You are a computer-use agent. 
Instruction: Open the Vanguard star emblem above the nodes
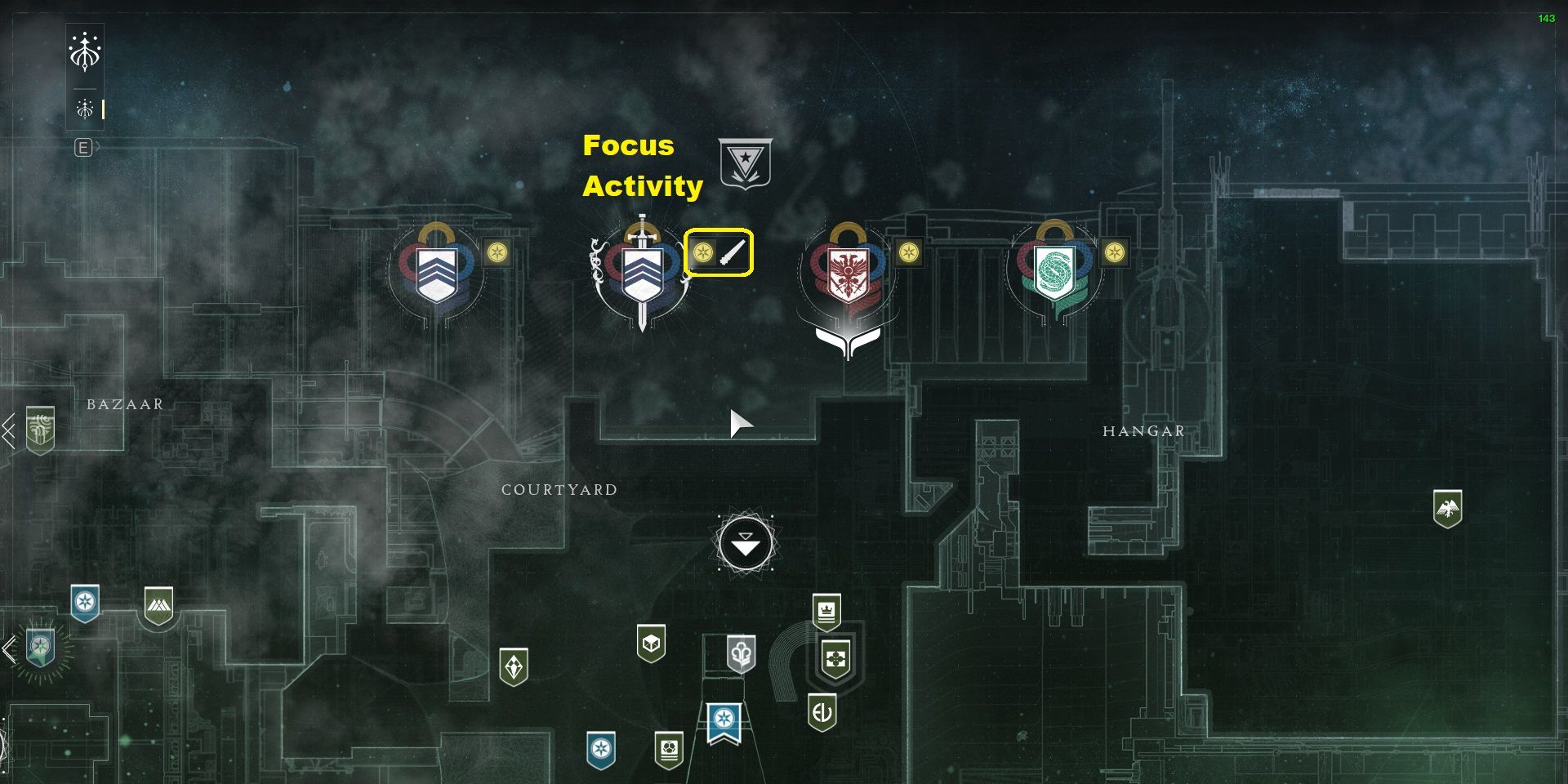tap(745, 163)
